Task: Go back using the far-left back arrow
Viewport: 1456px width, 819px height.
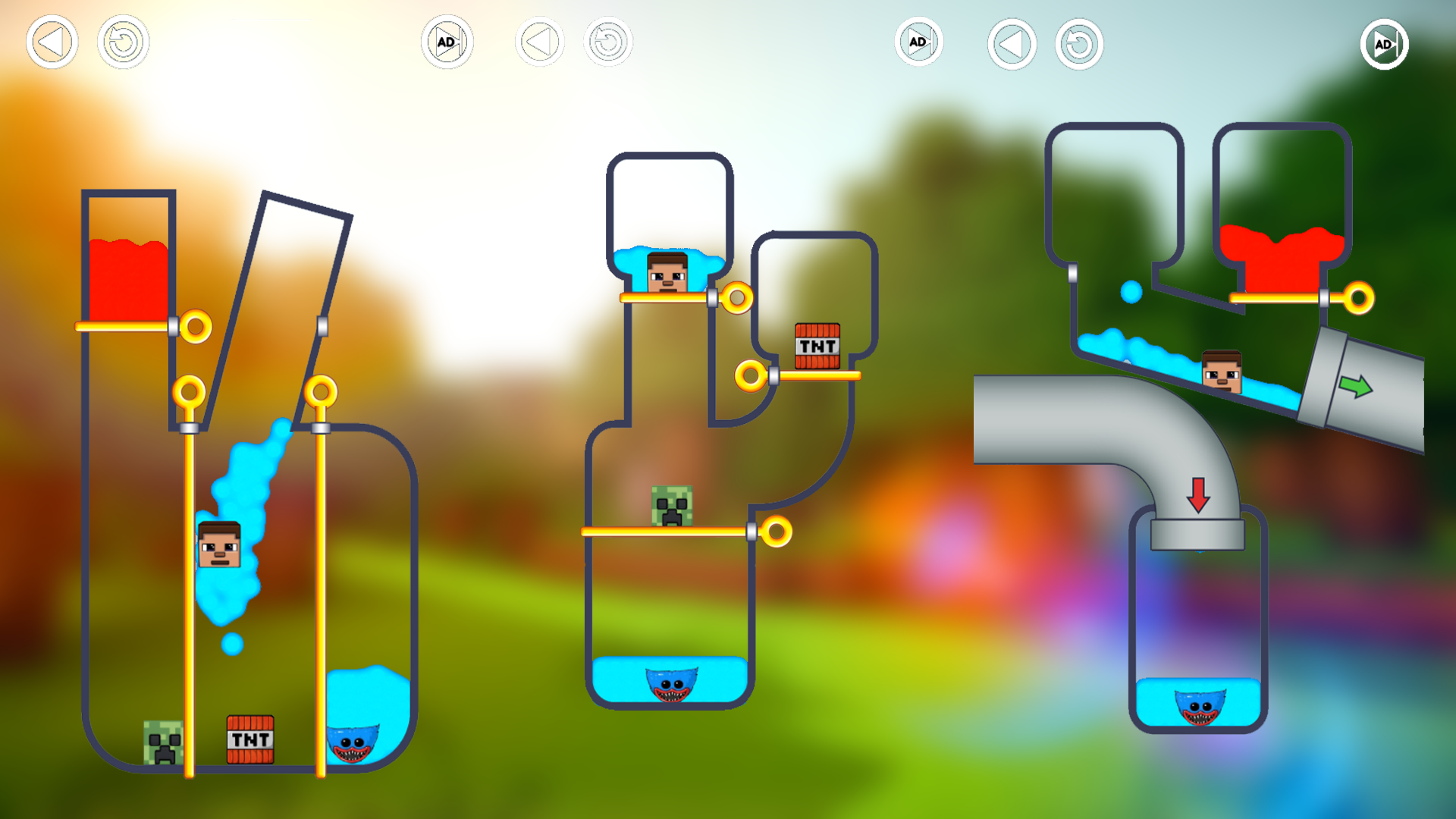Action: point(51,43)
